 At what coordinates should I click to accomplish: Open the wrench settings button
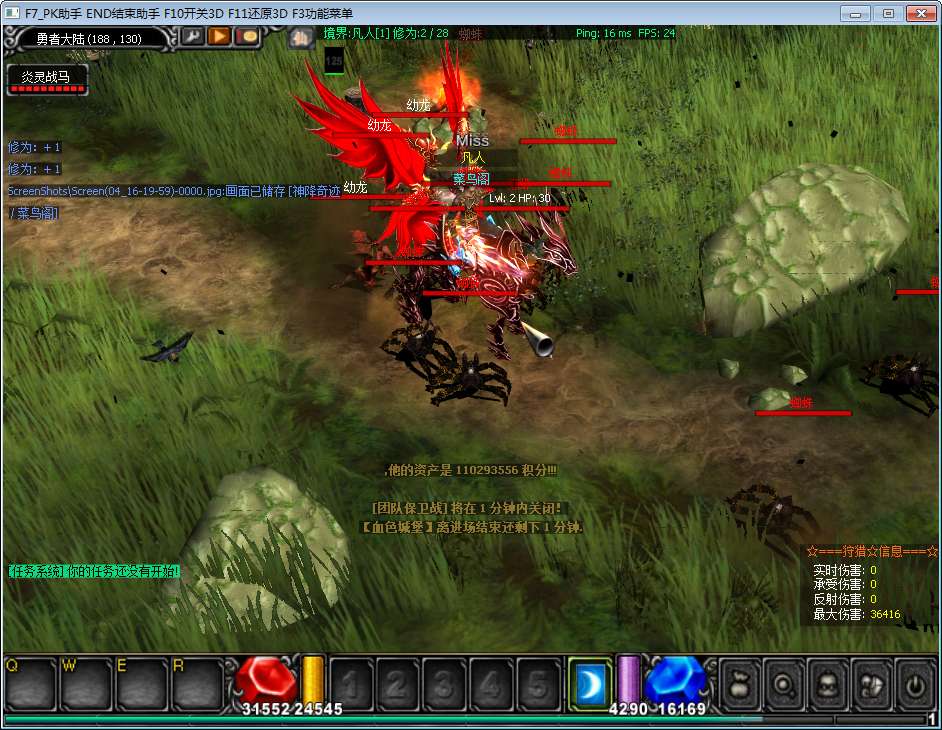coord(192,37)
